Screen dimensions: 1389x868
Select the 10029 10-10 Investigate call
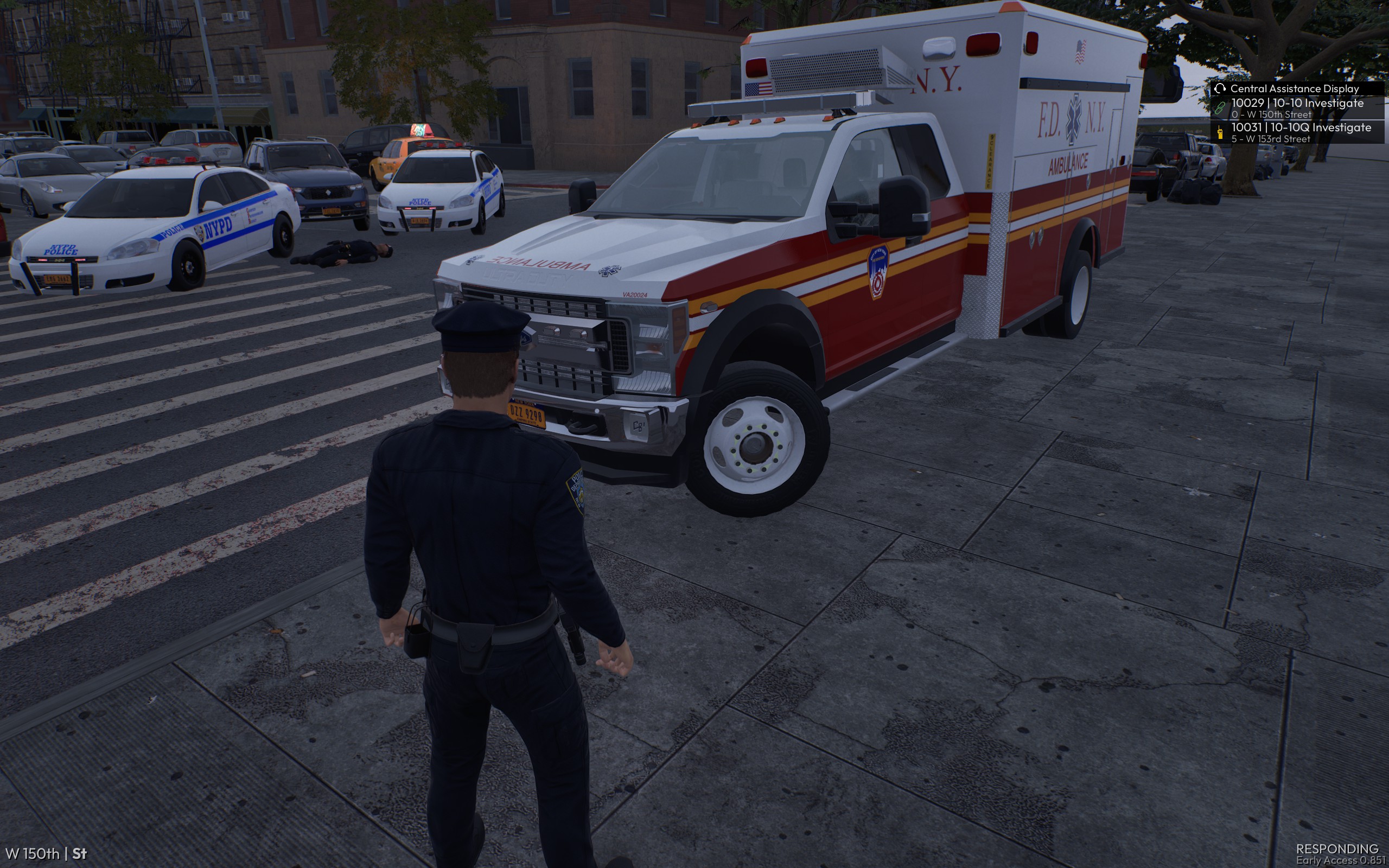[x=1297, y=108]
